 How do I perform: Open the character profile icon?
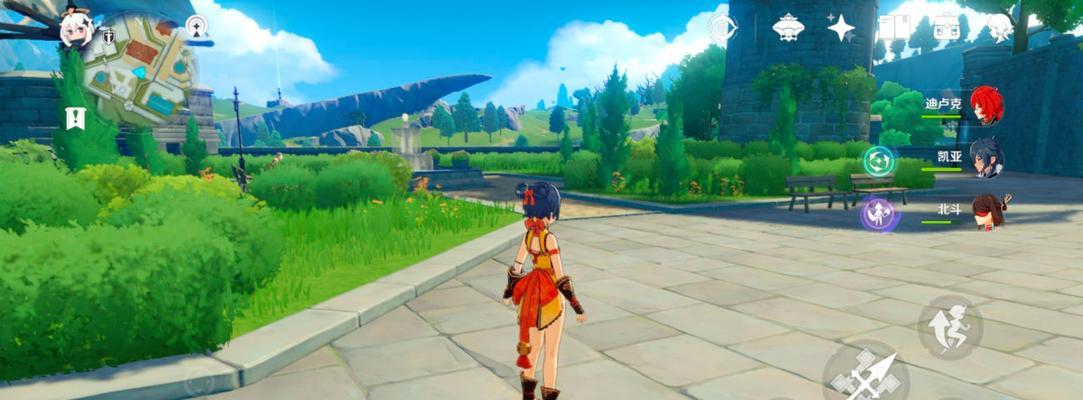998,27
